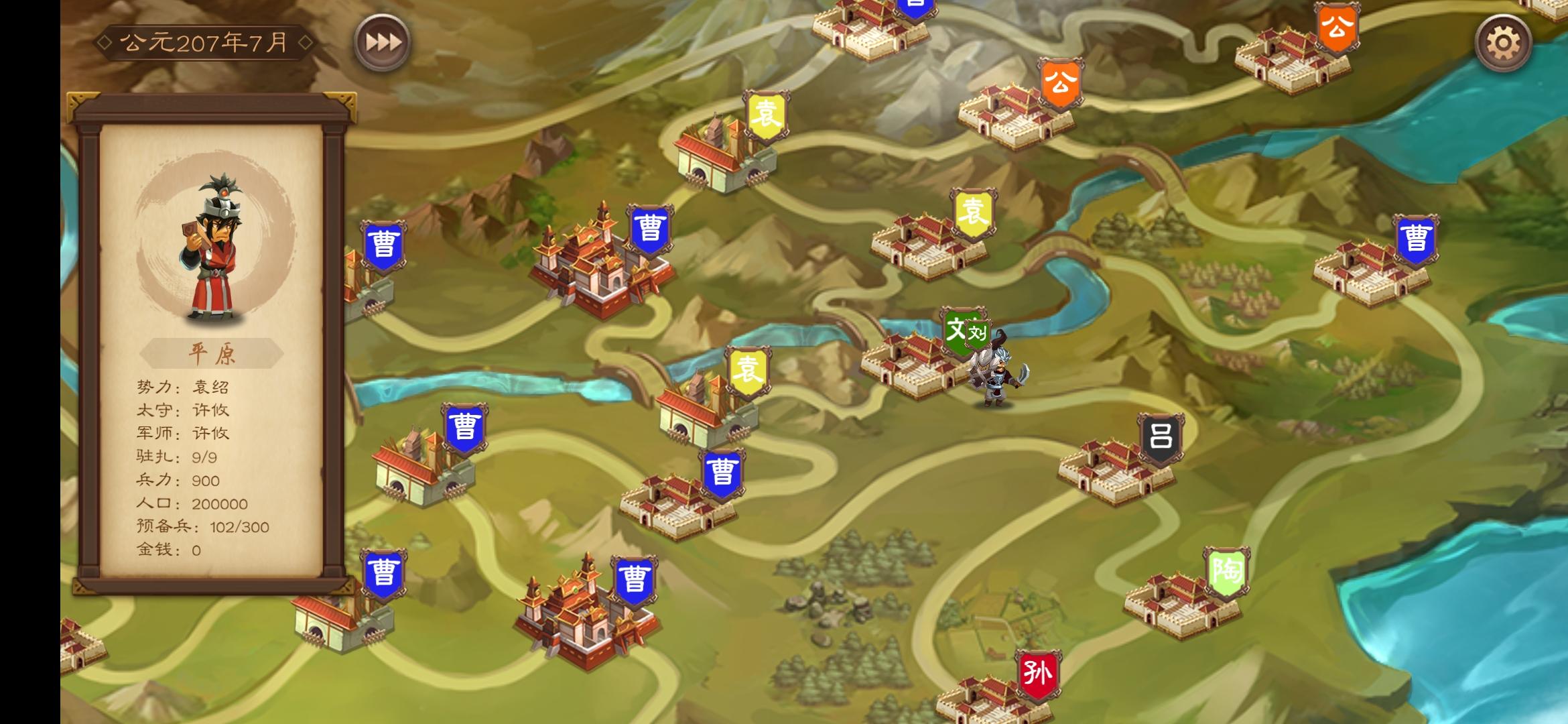Open the 公元207年7月 date banner
1568x724 pixels.
(x=201, y=40)
